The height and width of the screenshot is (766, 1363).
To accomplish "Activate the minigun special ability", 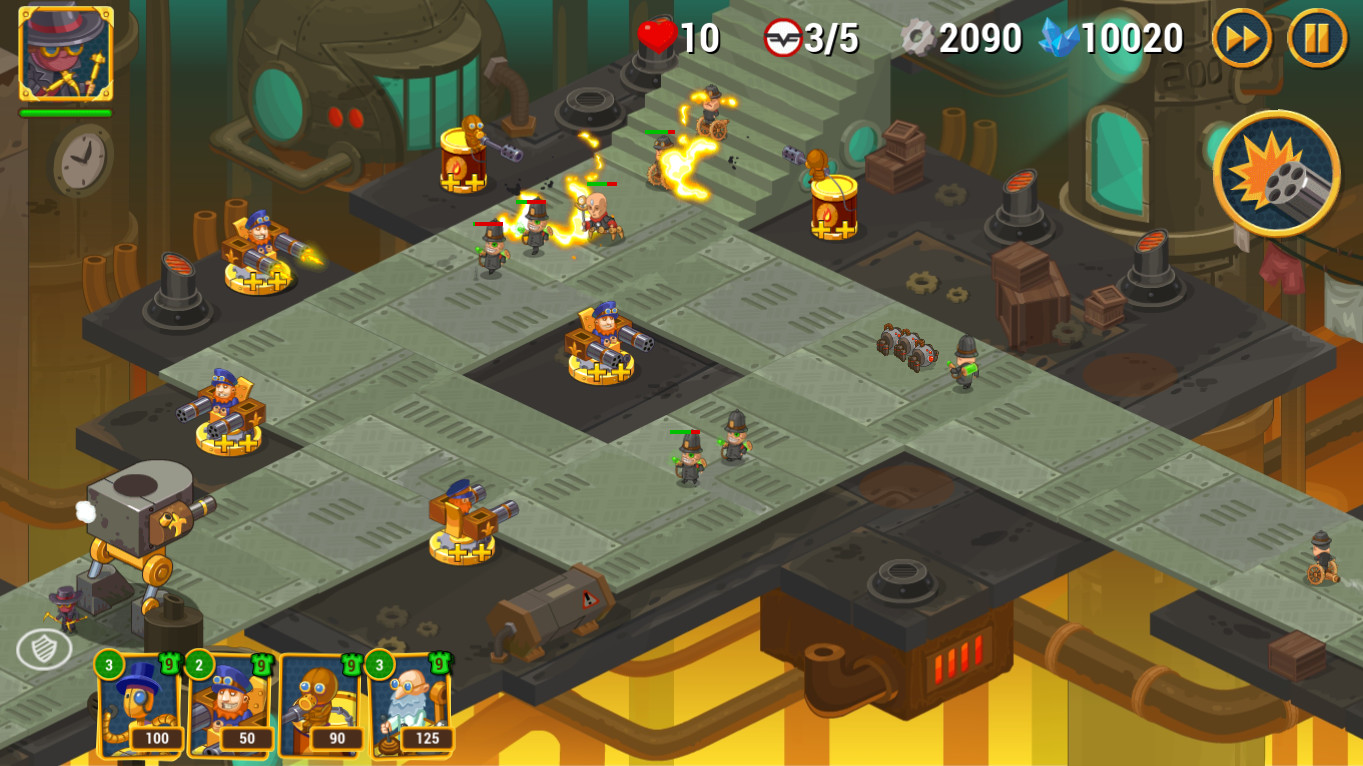I will point(1280,172).
